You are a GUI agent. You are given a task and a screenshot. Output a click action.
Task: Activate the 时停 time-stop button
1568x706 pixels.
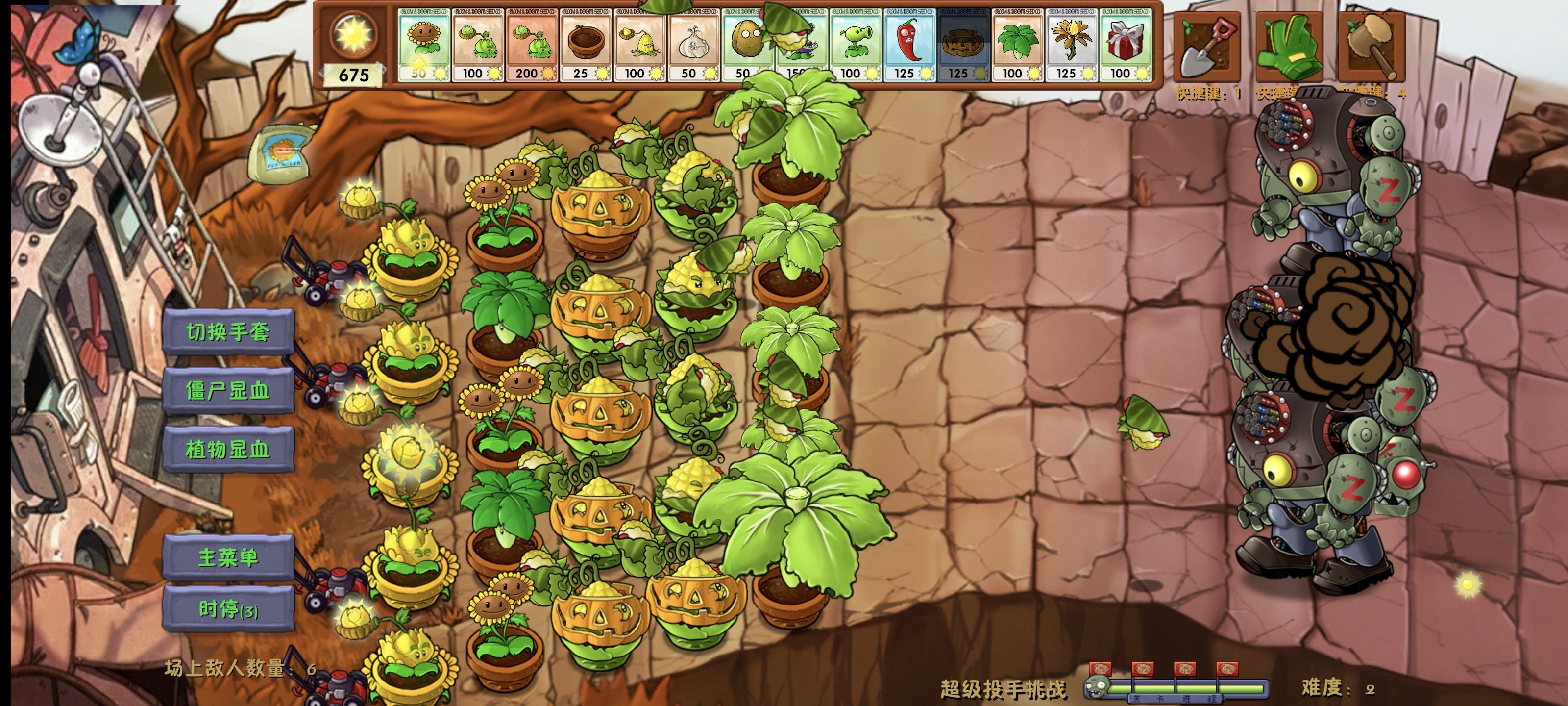tap(228, 608)
